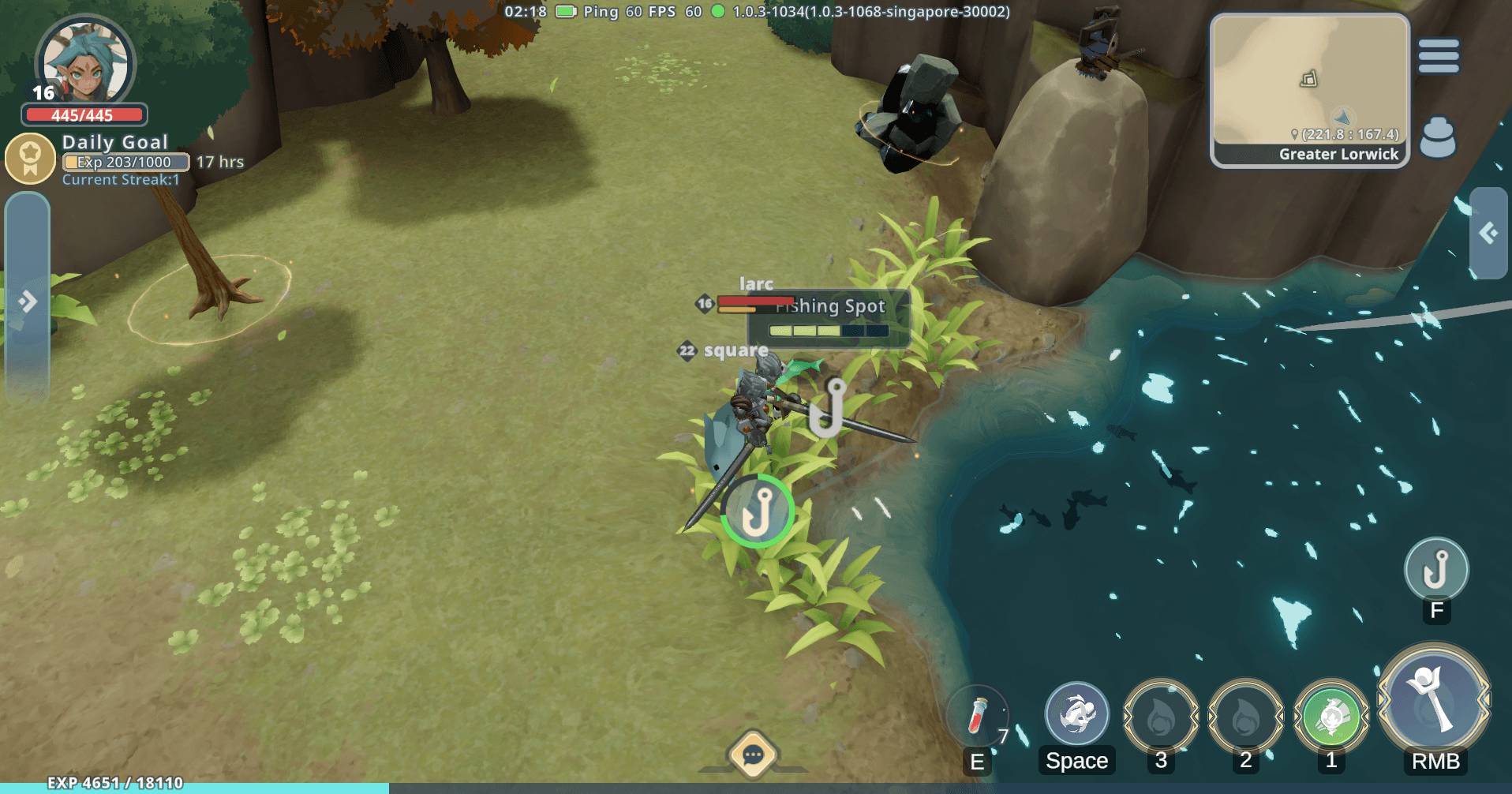Expand the left side panel arrow

[x=28, y=301]
